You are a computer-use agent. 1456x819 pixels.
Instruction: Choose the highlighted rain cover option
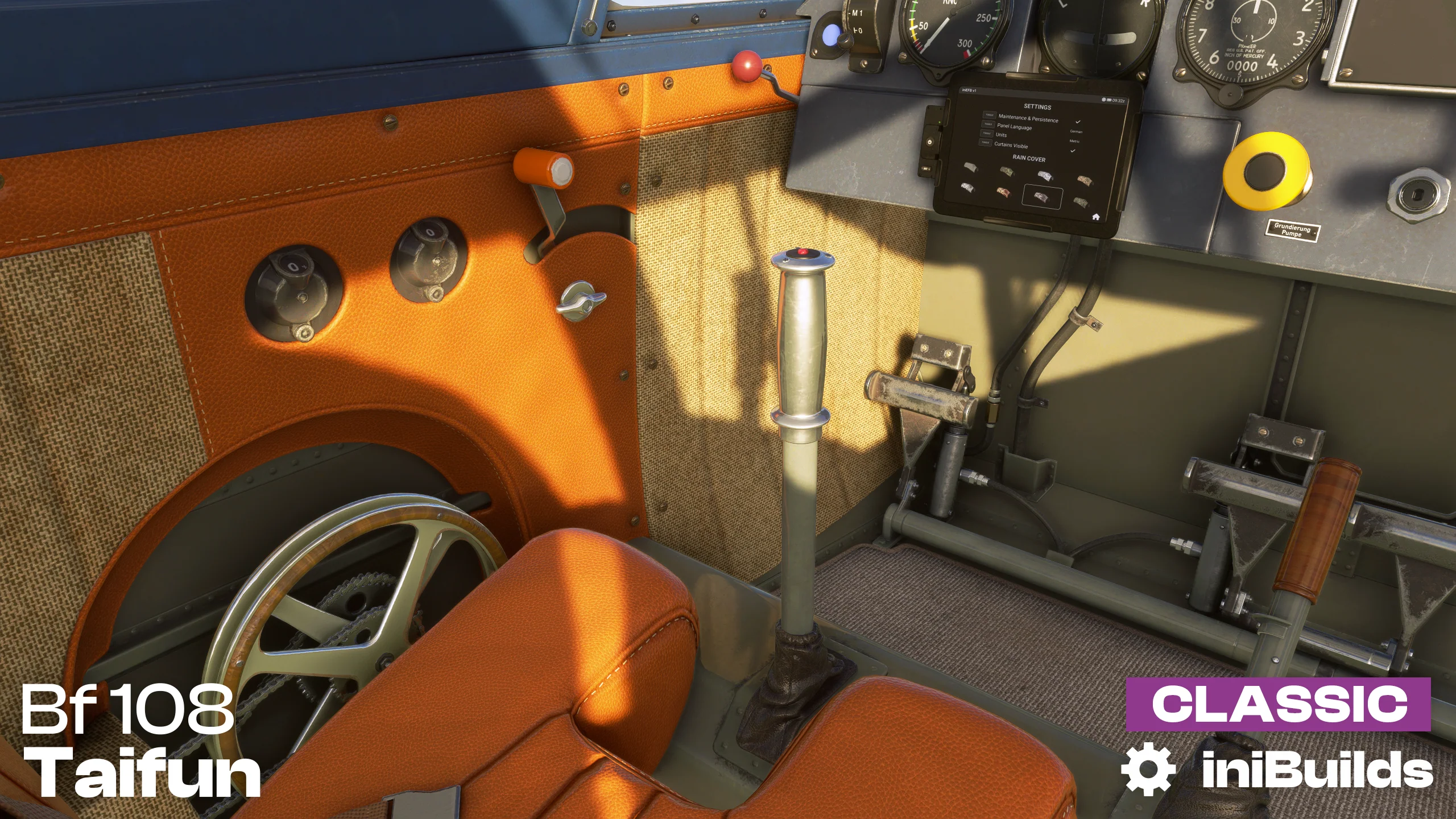tap(1041, 197)
